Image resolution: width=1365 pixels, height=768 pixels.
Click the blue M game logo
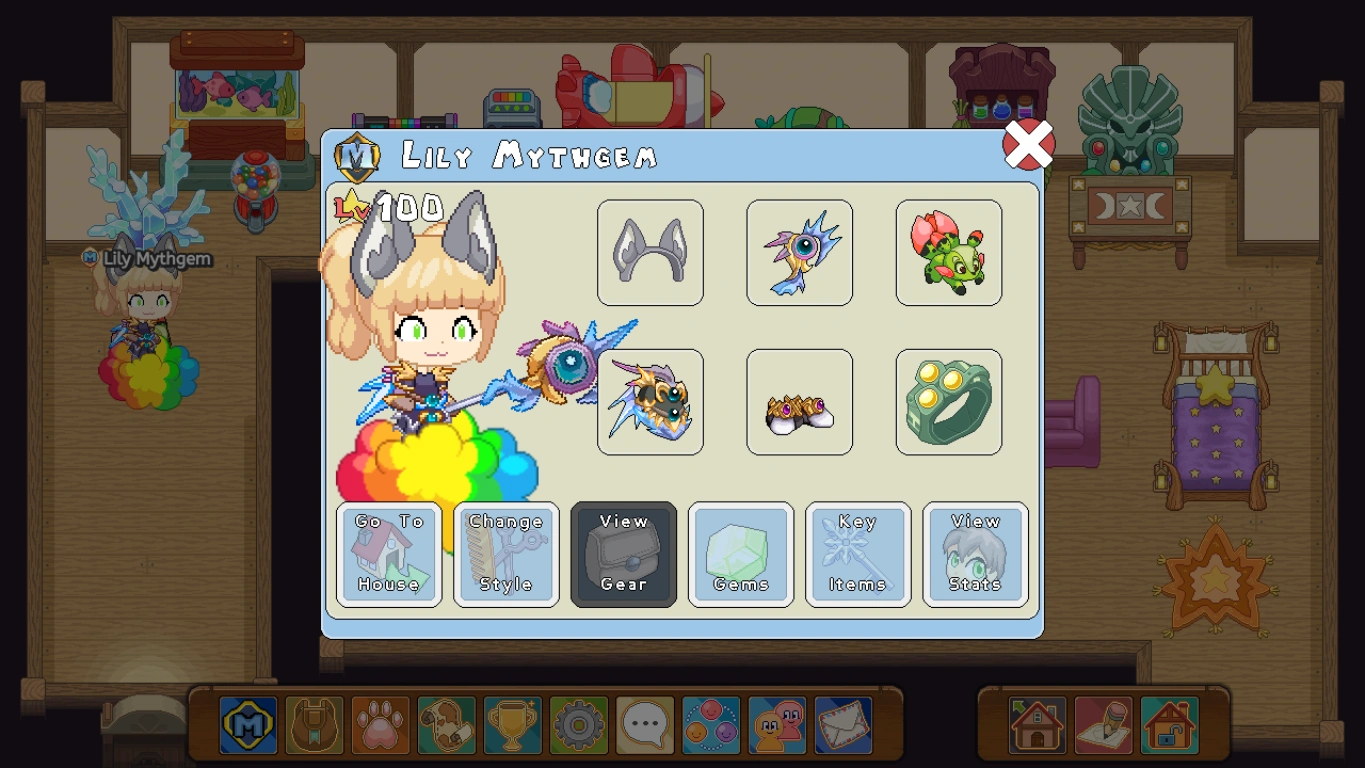pos(247,725)
